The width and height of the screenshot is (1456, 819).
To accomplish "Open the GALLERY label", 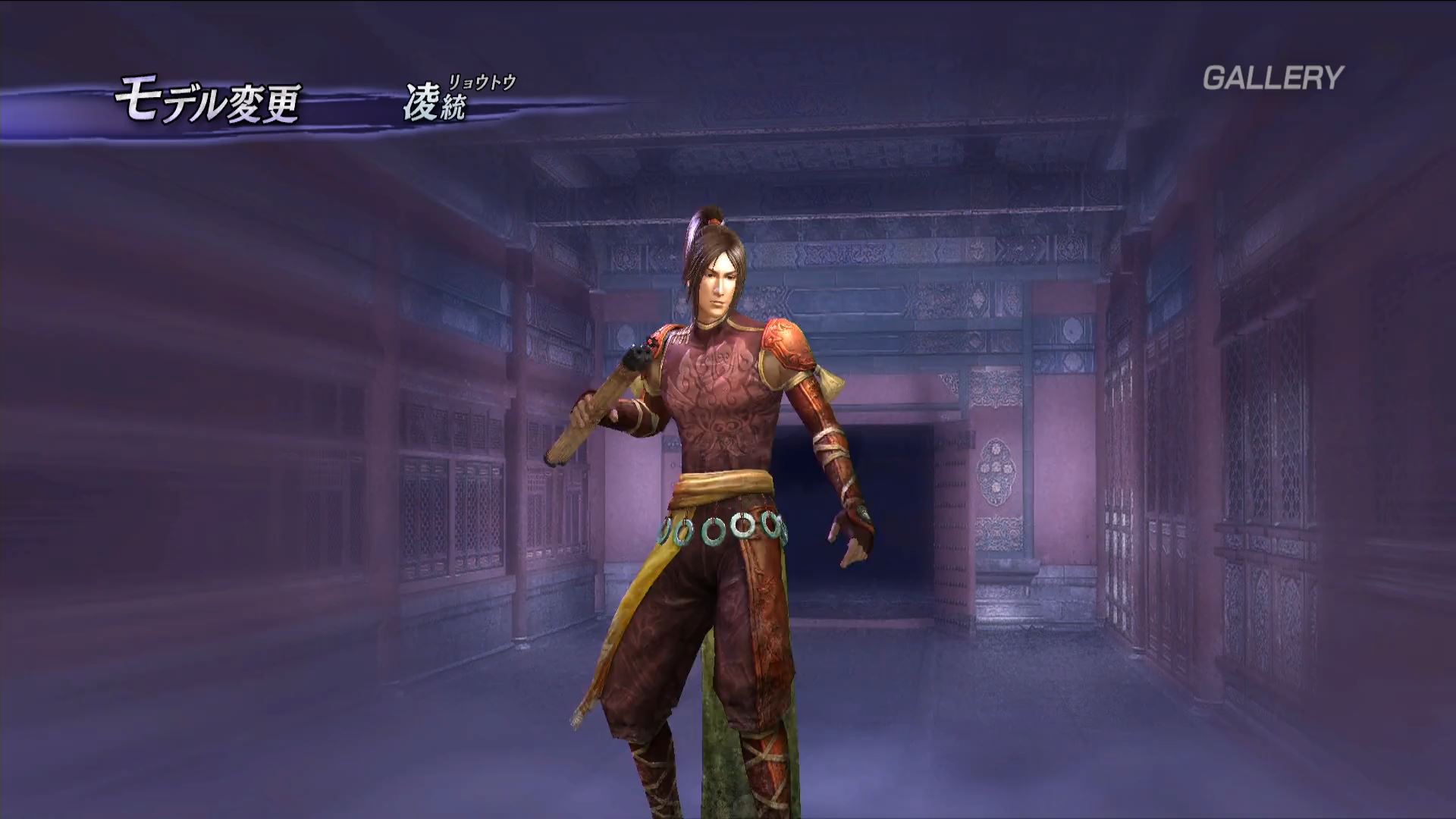I will 1272,78.
